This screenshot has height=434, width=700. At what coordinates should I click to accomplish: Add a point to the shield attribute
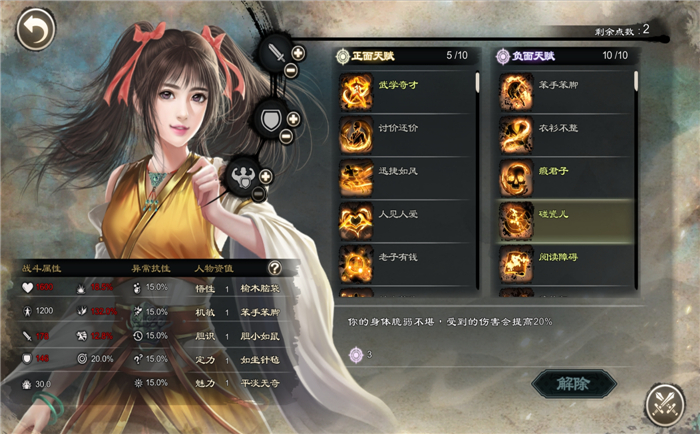click(x=294, y=119)
